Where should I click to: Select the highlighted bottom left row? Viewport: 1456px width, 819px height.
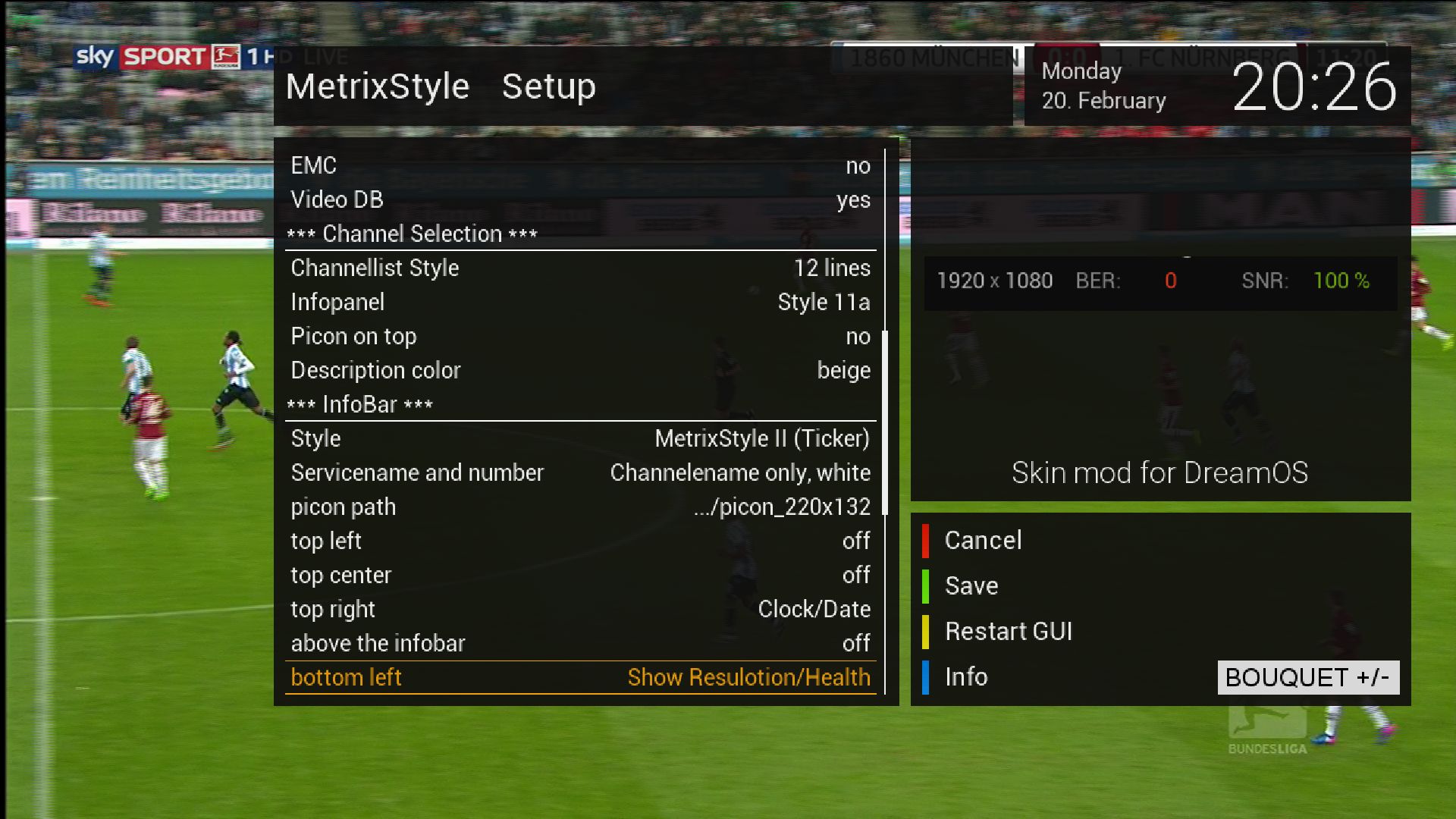pos(580,677)
